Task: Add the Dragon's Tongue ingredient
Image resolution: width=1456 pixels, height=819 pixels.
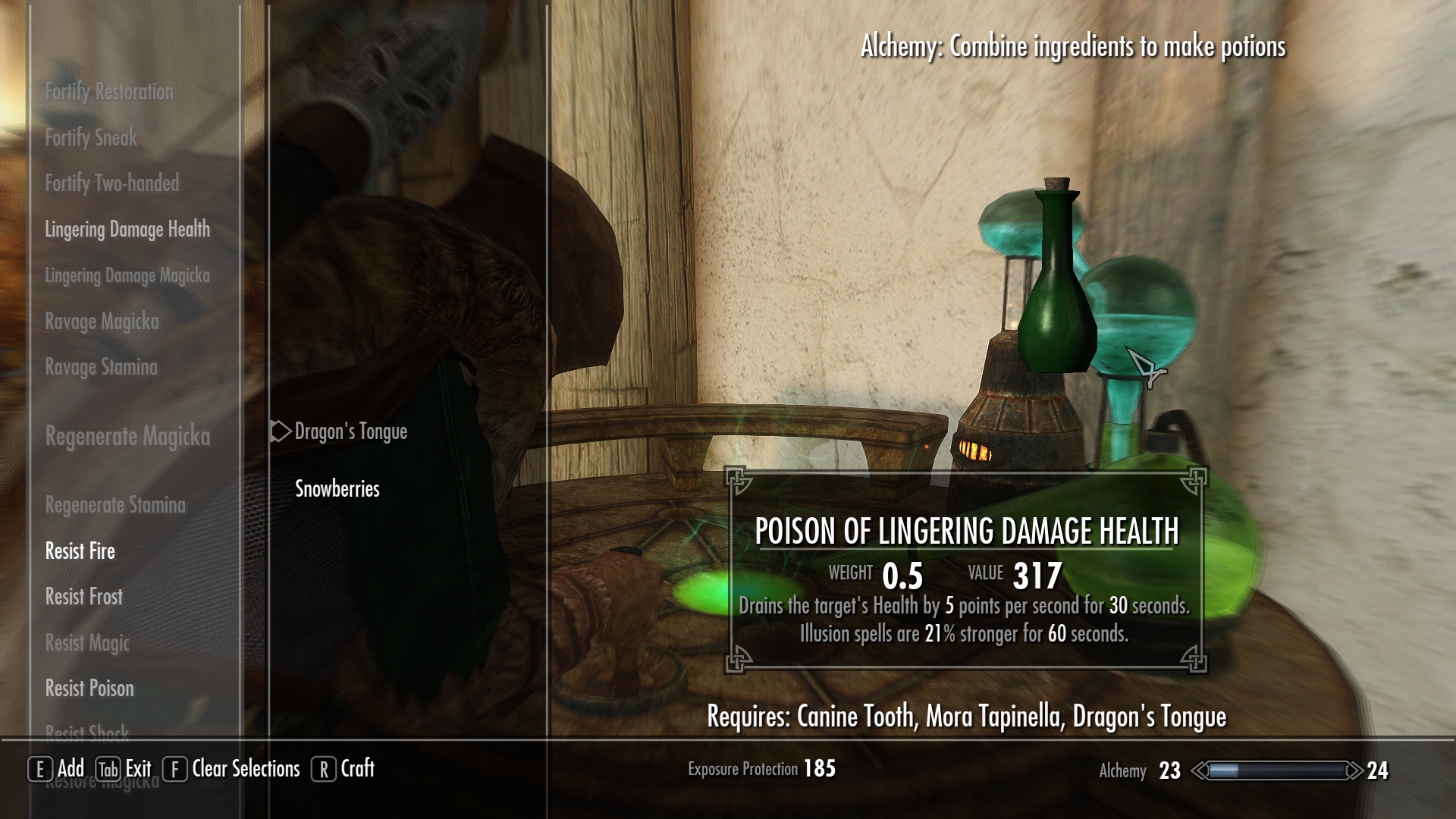Action: [x=350, y=431]
